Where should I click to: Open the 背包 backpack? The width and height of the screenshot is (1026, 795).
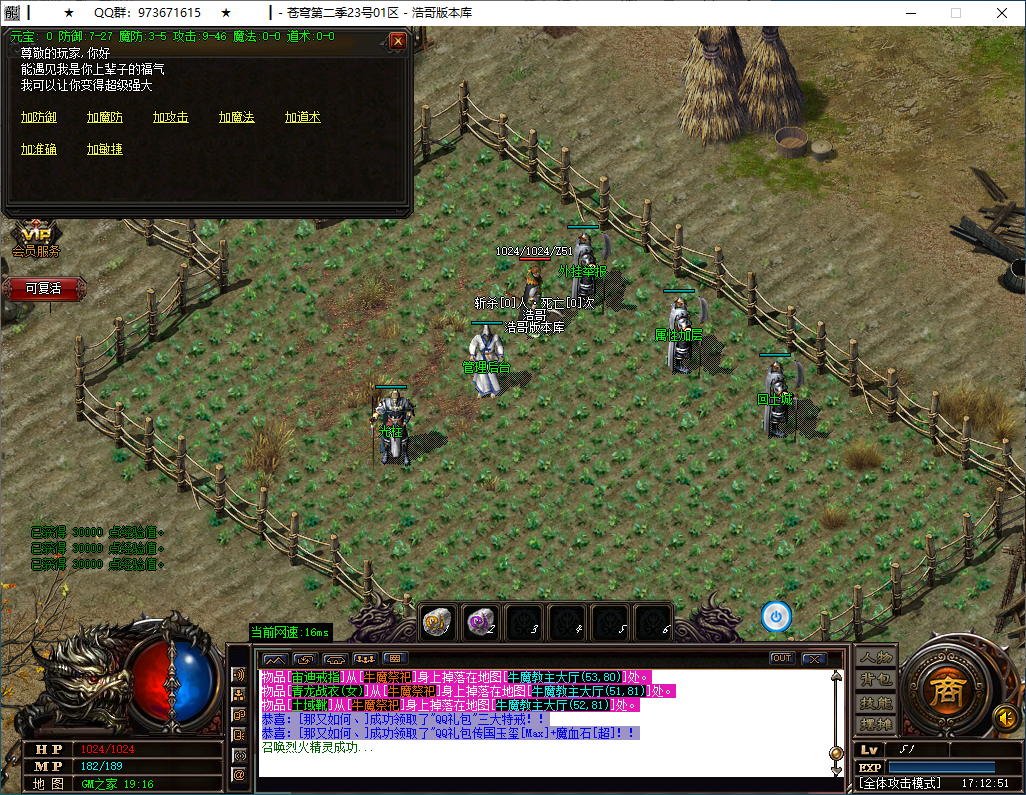click(x=876, y=680)
